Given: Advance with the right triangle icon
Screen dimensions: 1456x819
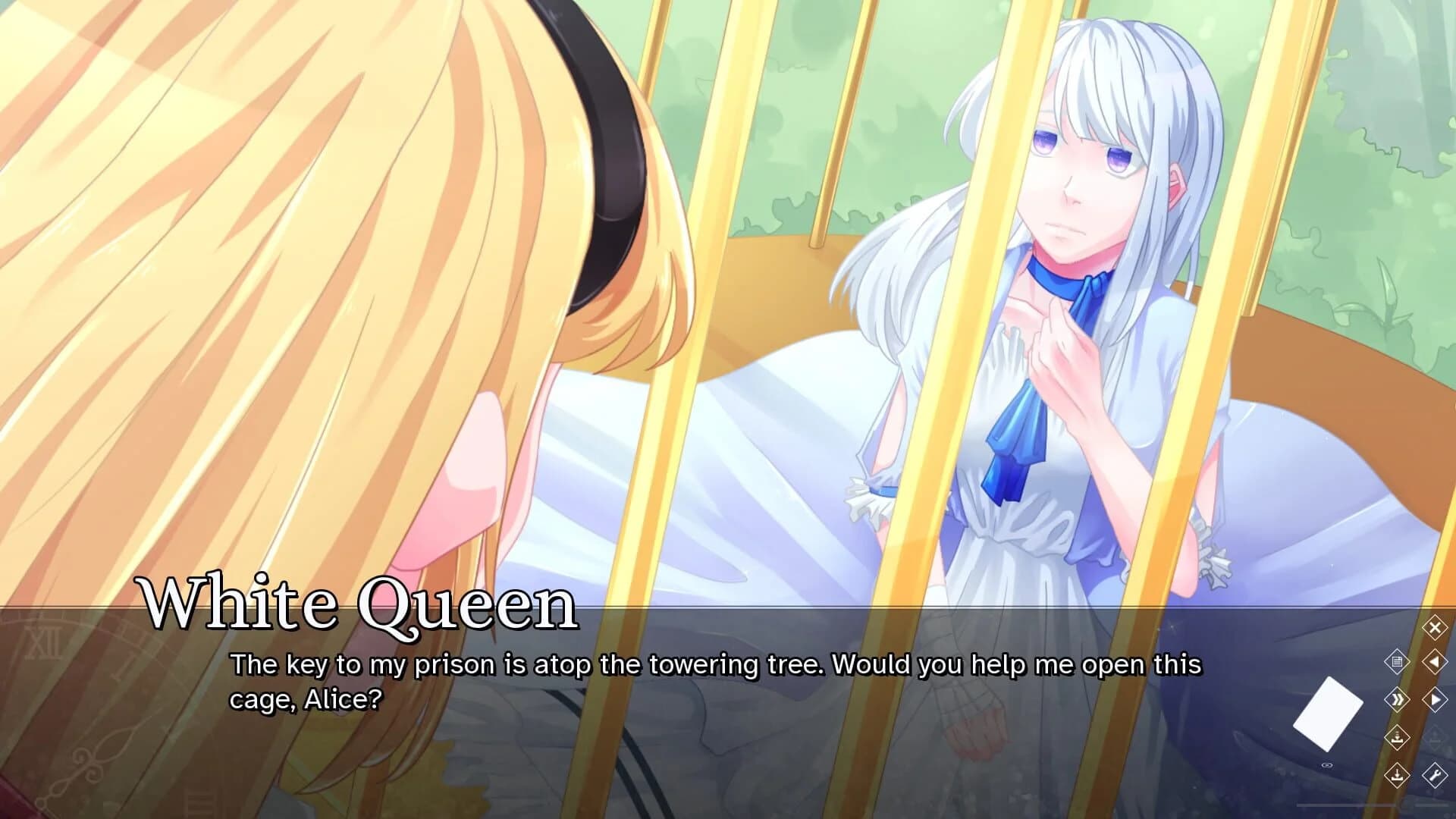Looking at the screenshot, I should pos(1434,700).
